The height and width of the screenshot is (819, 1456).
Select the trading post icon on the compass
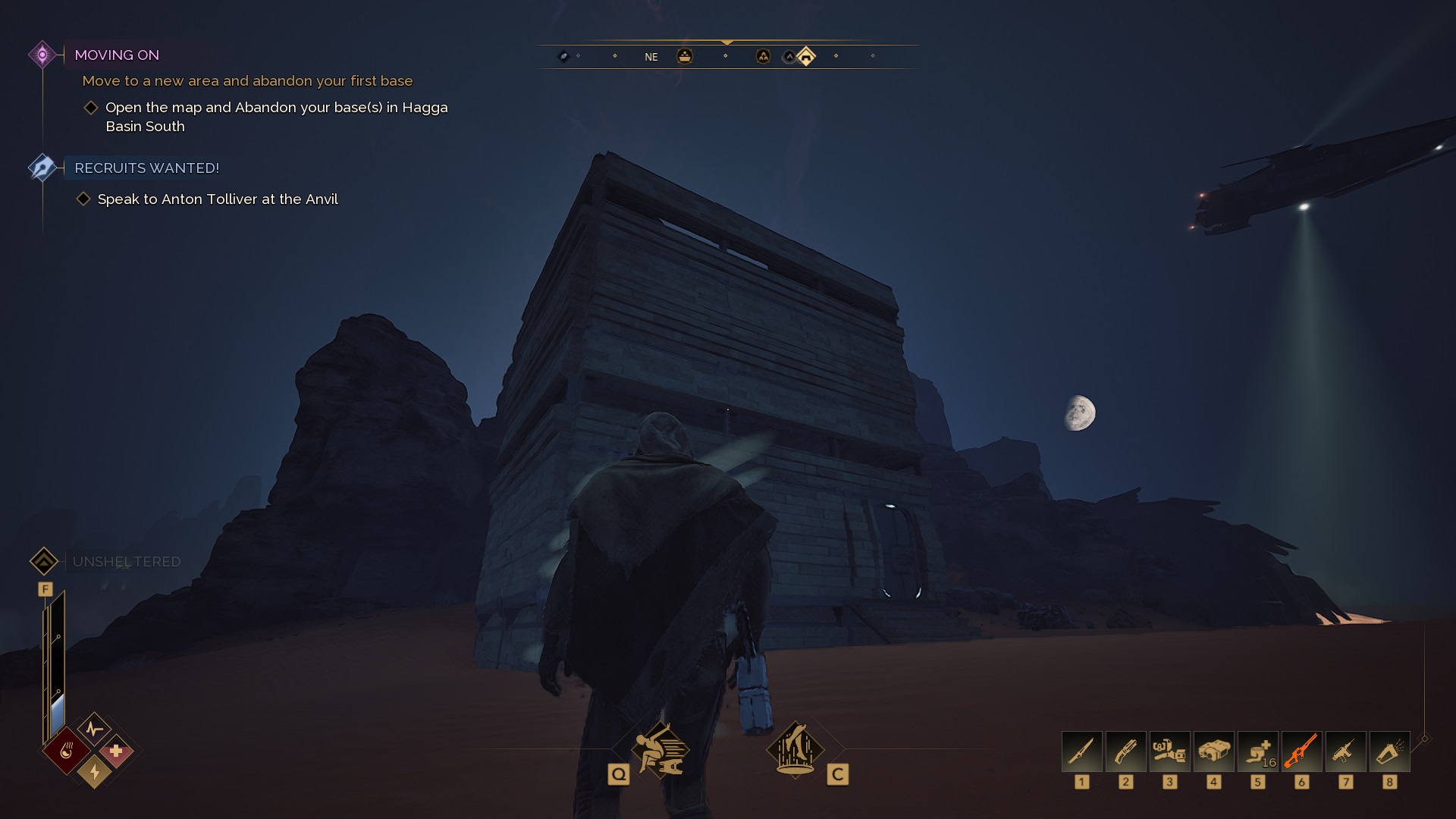tap(685, 55)
